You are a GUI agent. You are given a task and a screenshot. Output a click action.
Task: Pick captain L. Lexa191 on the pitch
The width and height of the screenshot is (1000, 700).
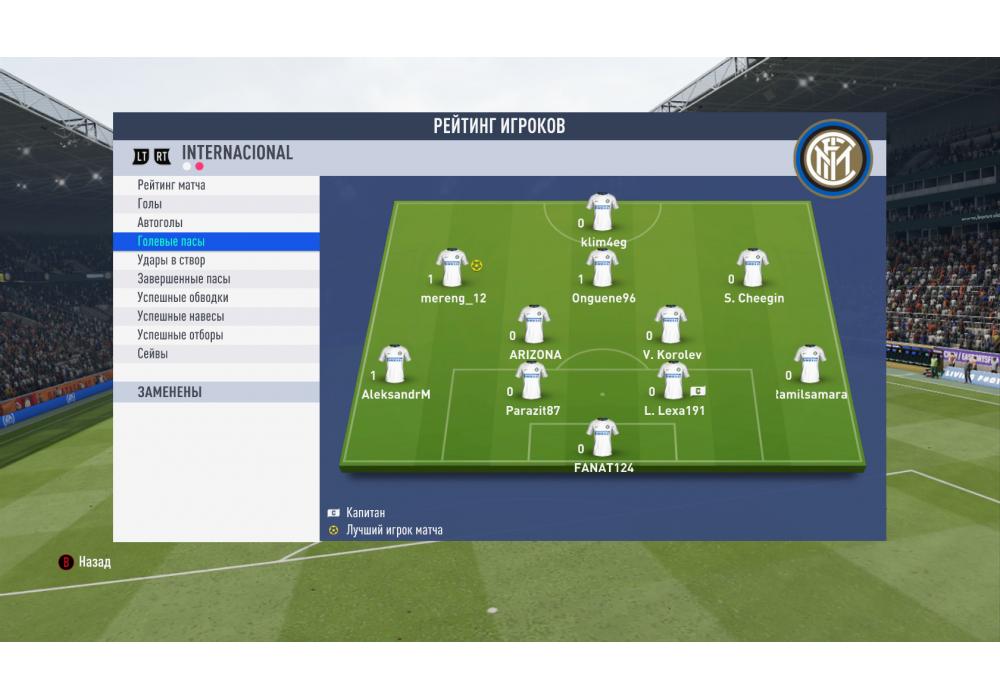tap(673, 381)
